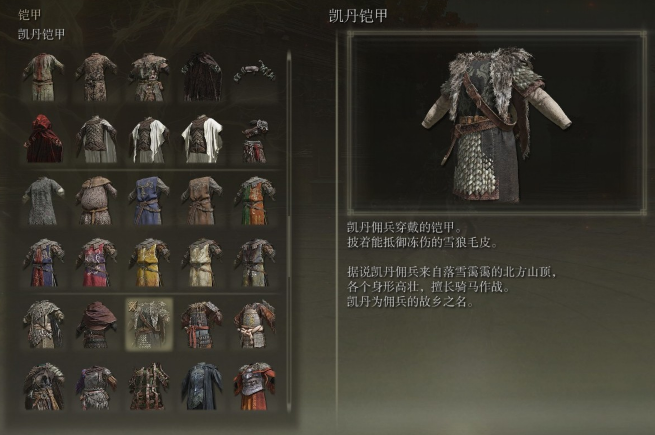Select the red hooded robe armor
The height and width of the screenshot is (435, 655).
point(44,138)
